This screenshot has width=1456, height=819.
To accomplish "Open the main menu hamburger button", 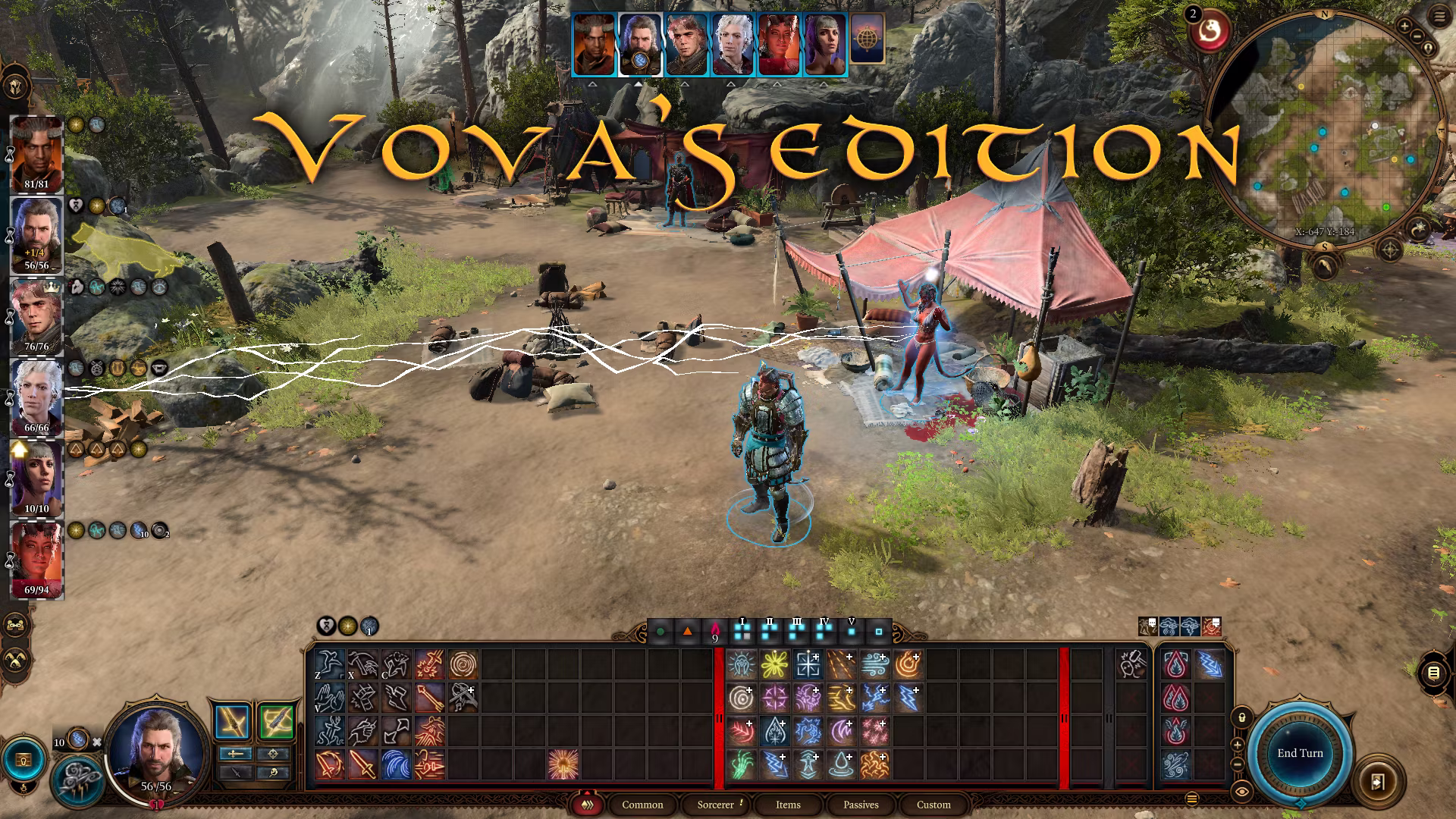I will click(1439, 17).
